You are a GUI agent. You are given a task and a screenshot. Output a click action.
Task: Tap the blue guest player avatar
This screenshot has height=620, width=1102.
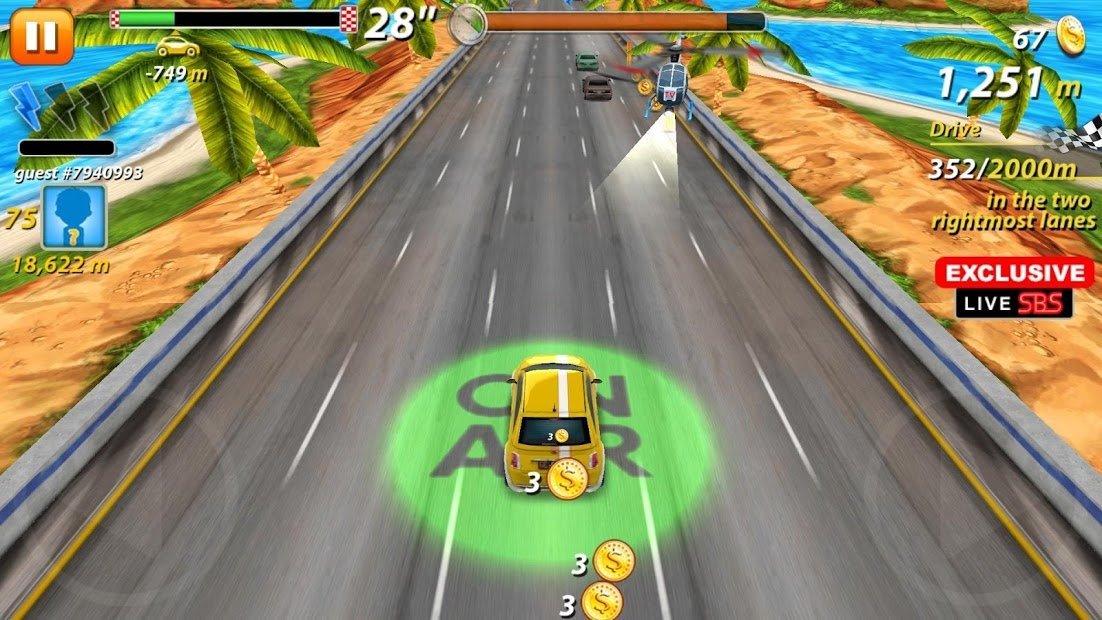[x=73, y=218]
